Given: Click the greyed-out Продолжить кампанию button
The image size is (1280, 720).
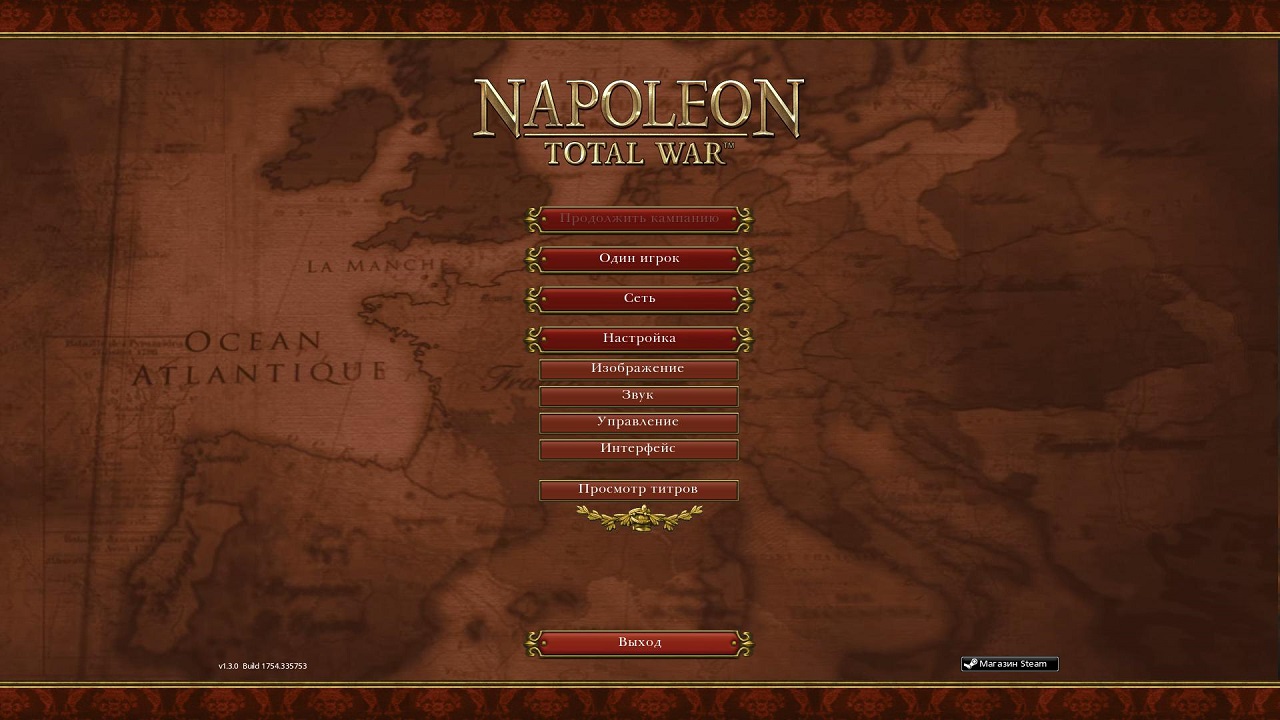Looking at the screenshot, I should pyautogui.click(x=639, y=219).
